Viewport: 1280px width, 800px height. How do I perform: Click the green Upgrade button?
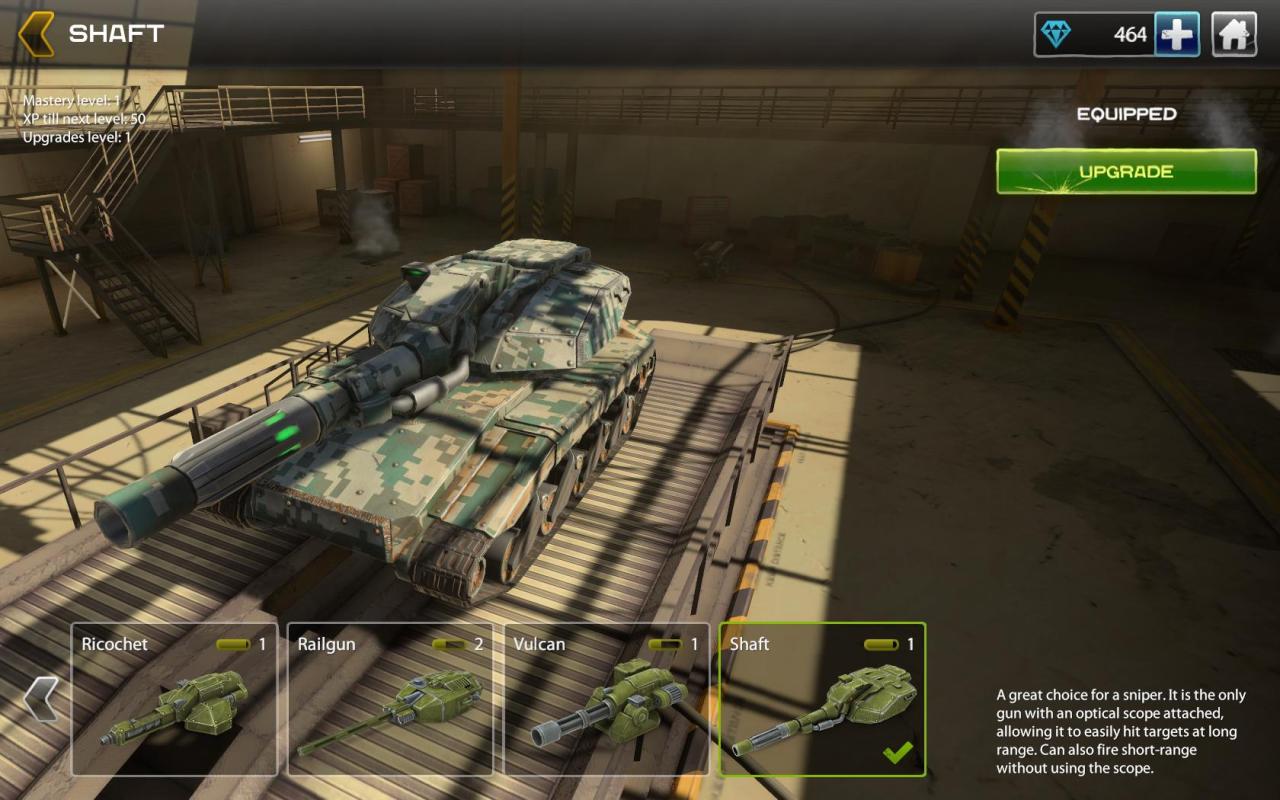[x=1126, y=172]
